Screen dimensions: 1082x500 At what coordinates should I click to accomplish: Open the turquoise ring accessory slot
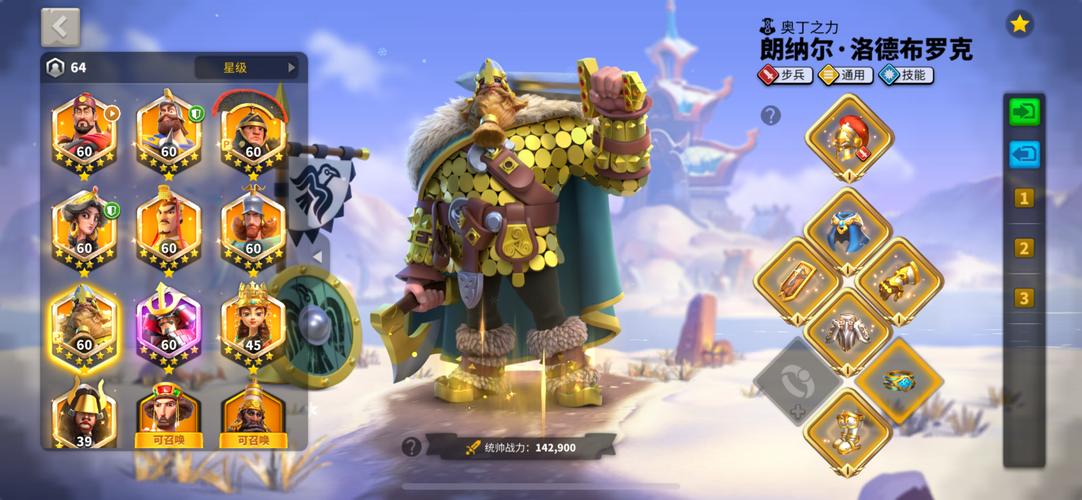(898, 381)
